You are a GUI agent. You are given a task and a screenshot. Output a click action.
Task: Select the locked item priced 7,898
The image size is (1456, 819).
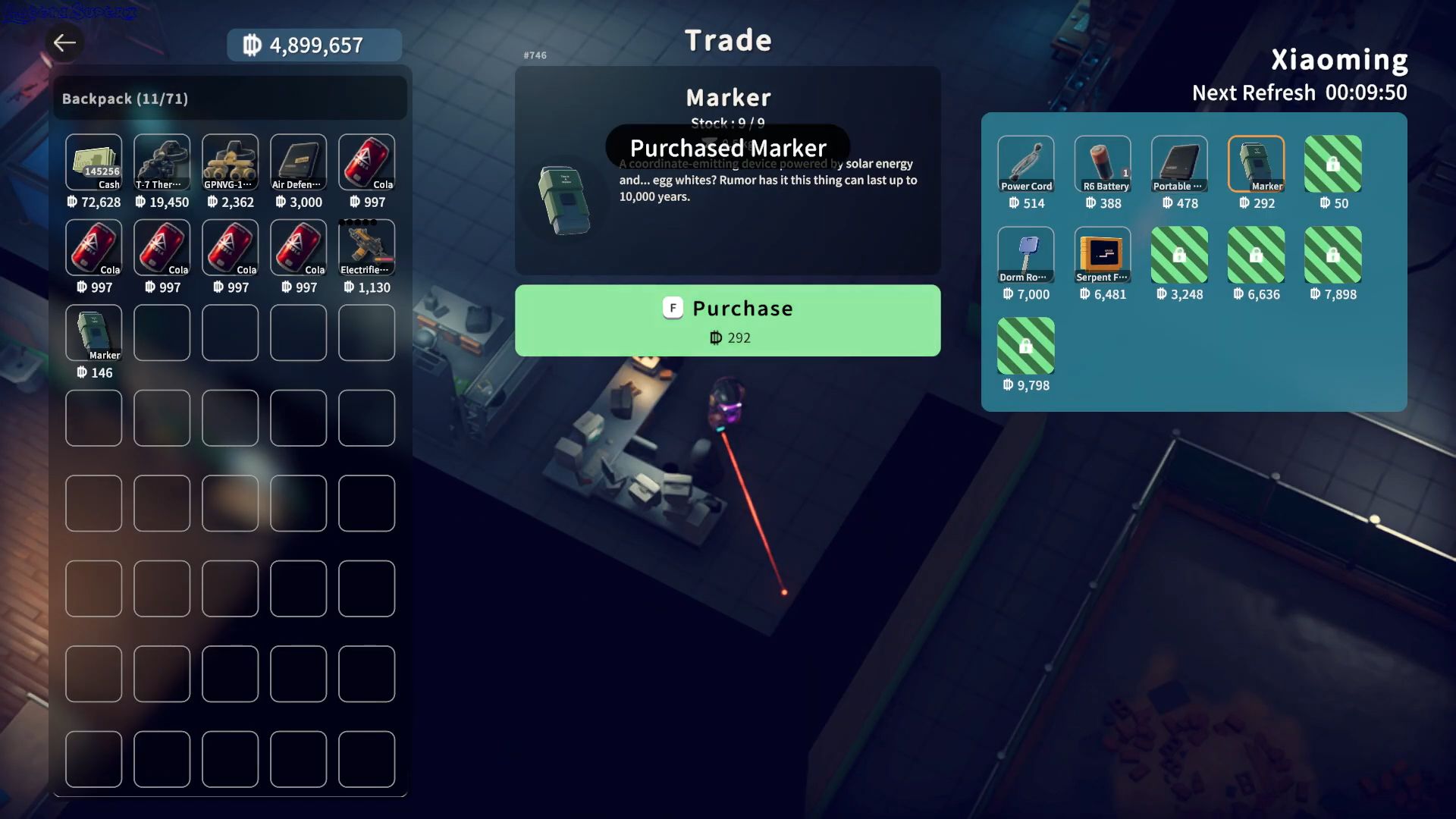pyautogui.click(x=1332, y=255)
